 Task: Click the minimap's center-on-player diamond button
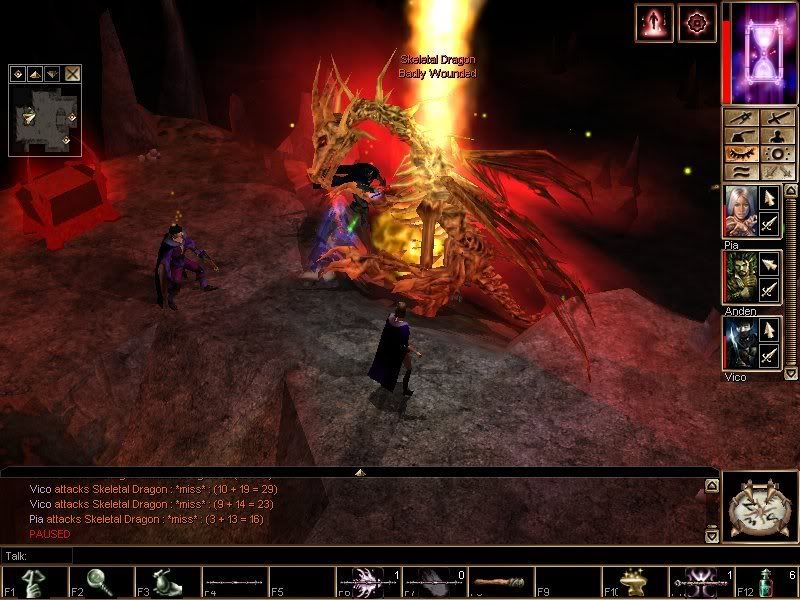(19, 73)
